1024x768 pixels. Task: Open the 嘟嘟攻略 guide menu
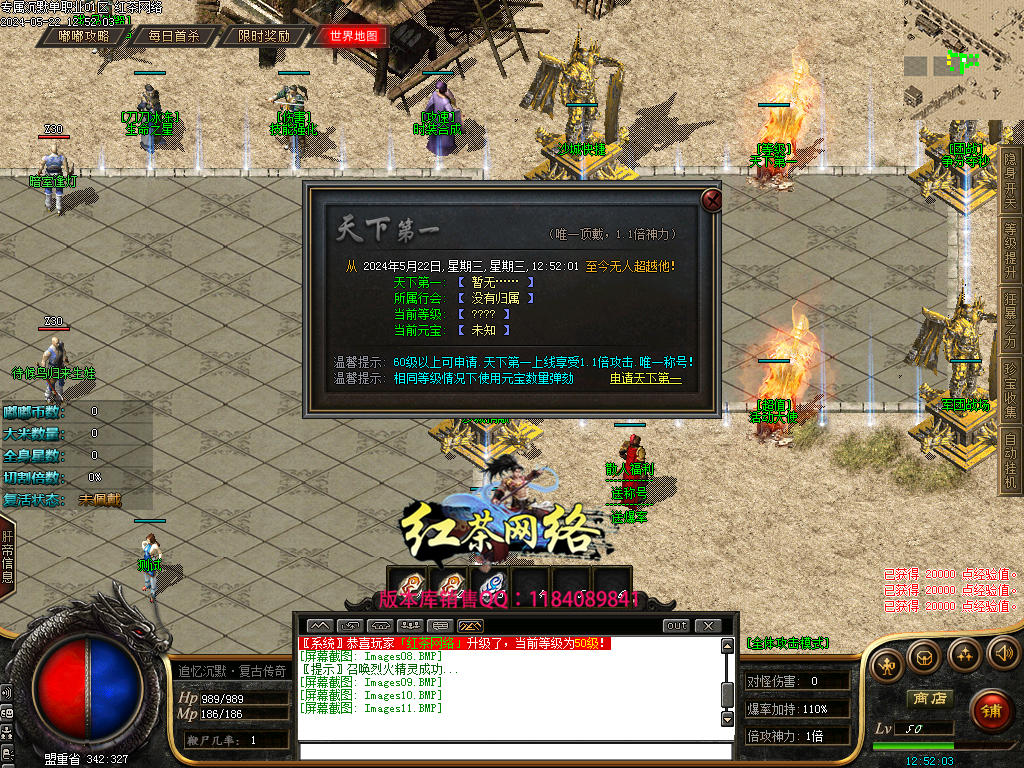[x=84, y=36]
